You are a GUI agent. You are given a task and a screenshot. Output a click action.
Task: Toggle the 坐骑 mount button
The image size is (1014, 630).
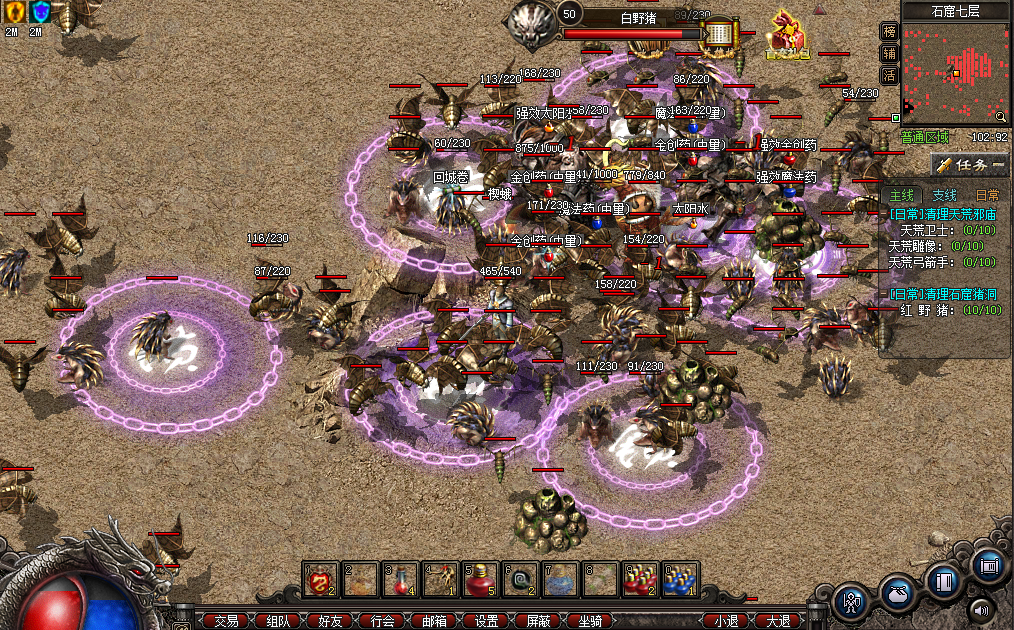point(591,621)
